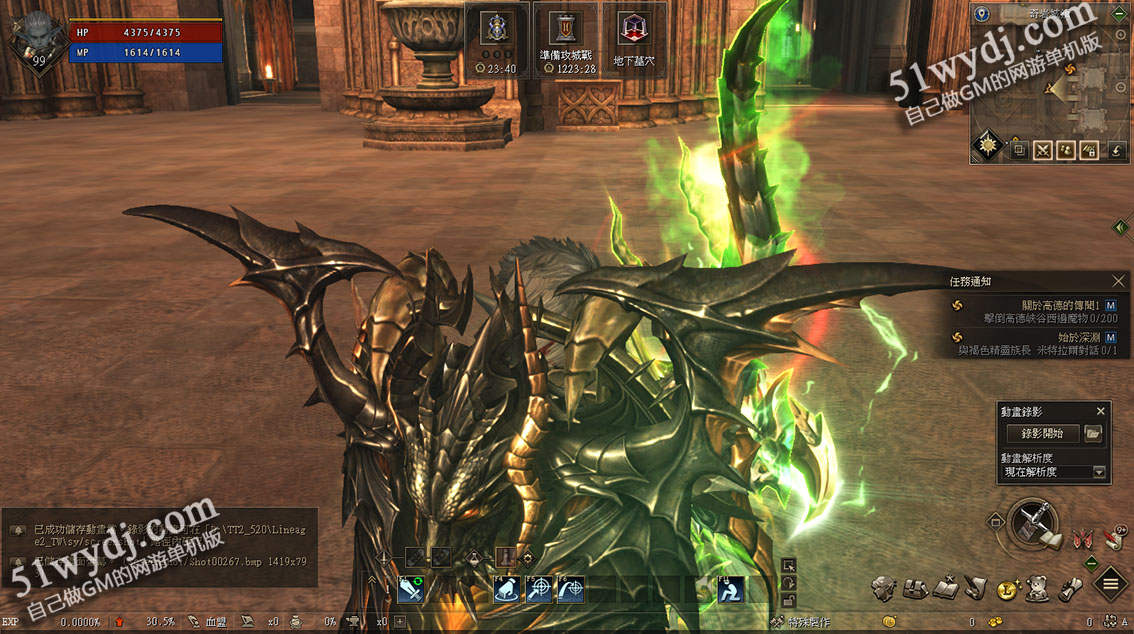
Task: Click the minimap location pin icon
Action: [x=981, y=14]
